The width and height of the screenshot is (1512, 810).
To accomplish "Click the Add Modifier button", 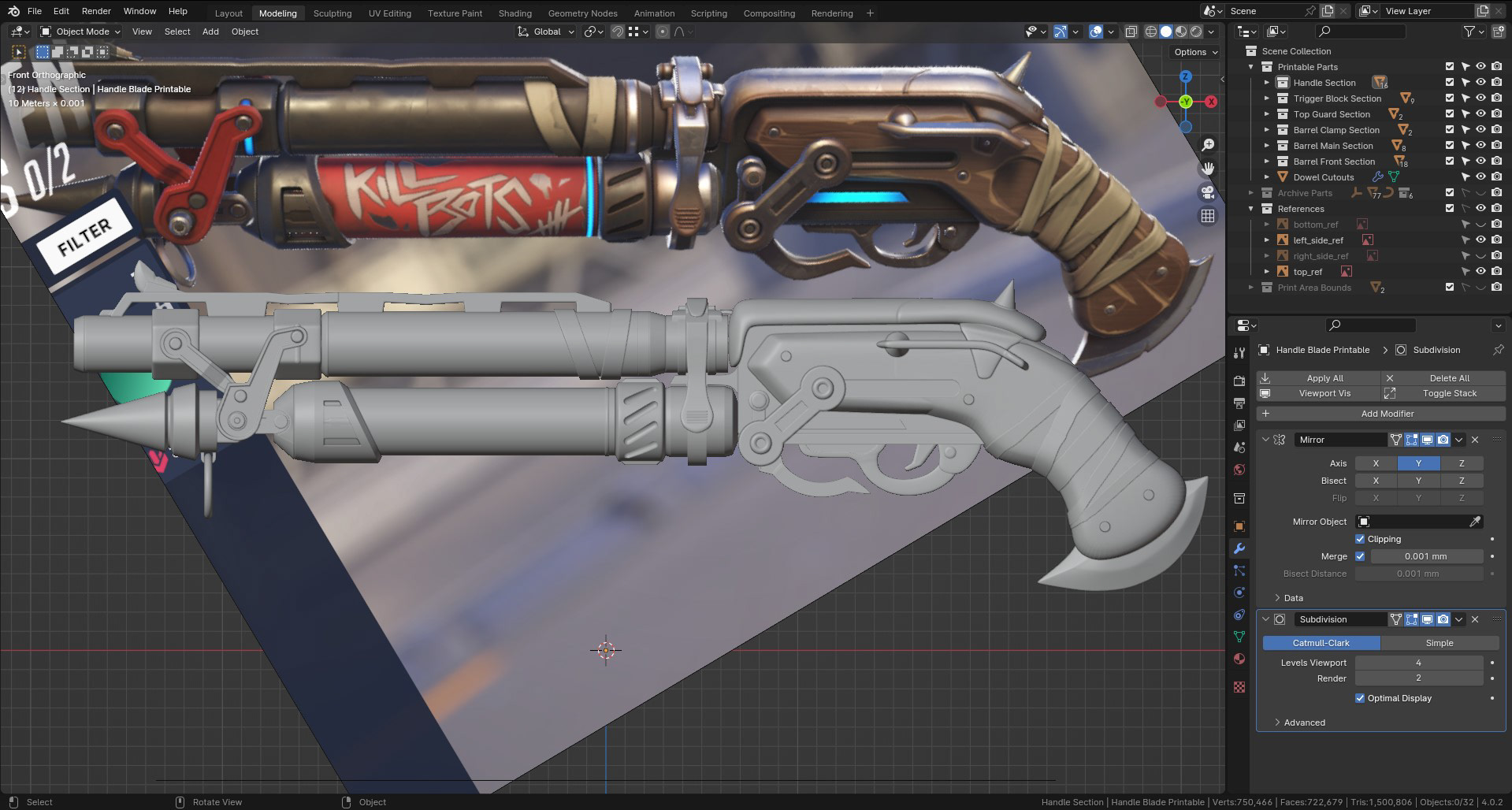I will [1388, 414].
